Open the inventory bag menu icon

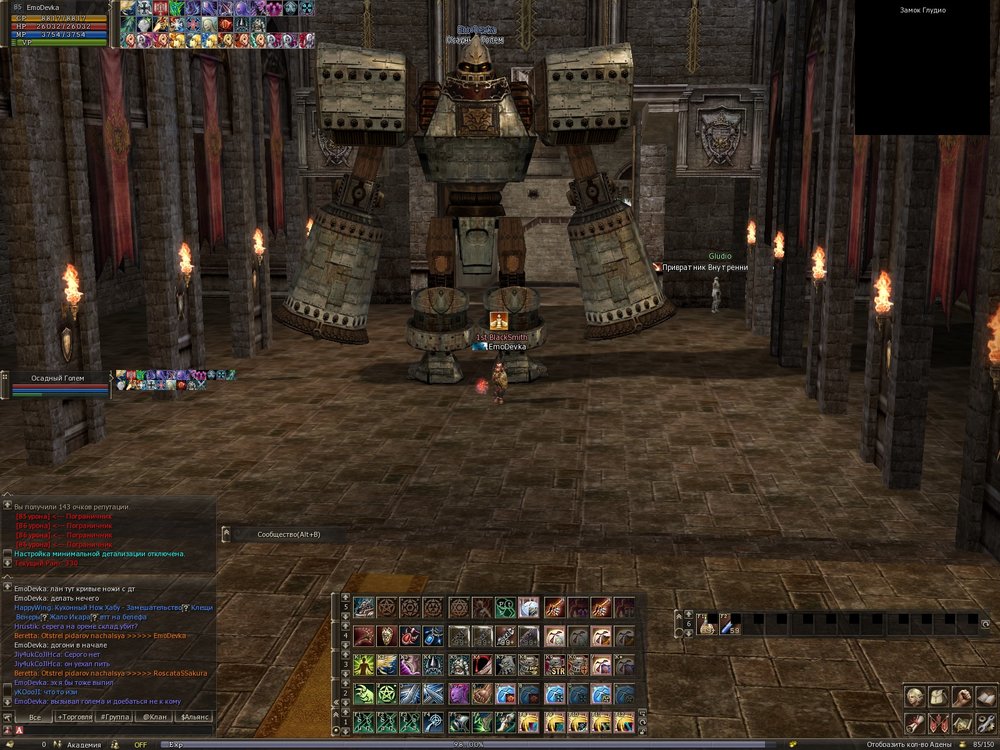point(938,697)
